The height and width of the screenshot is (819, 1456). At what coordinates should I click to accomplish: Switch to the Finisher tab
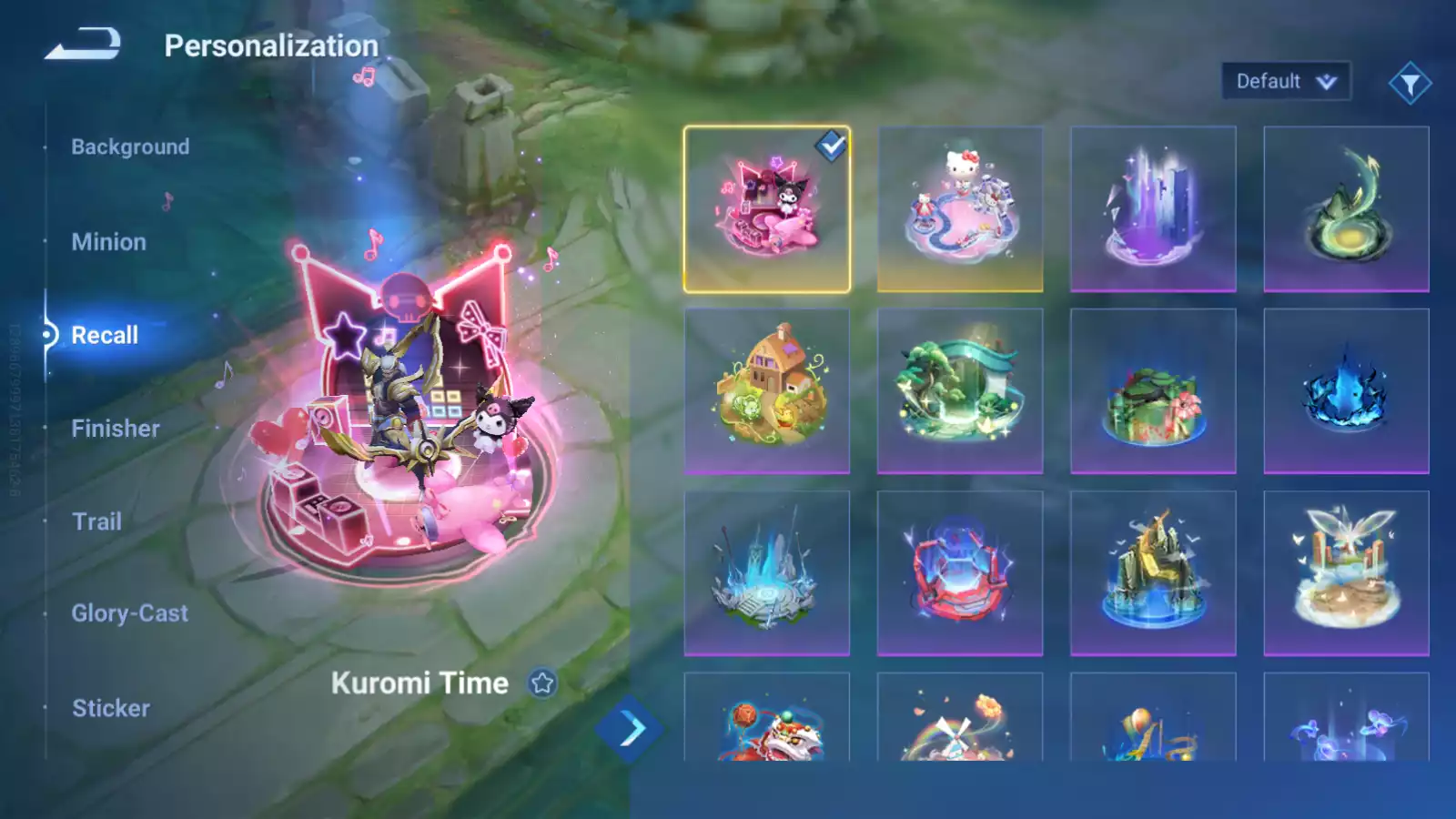click(116, 429)
